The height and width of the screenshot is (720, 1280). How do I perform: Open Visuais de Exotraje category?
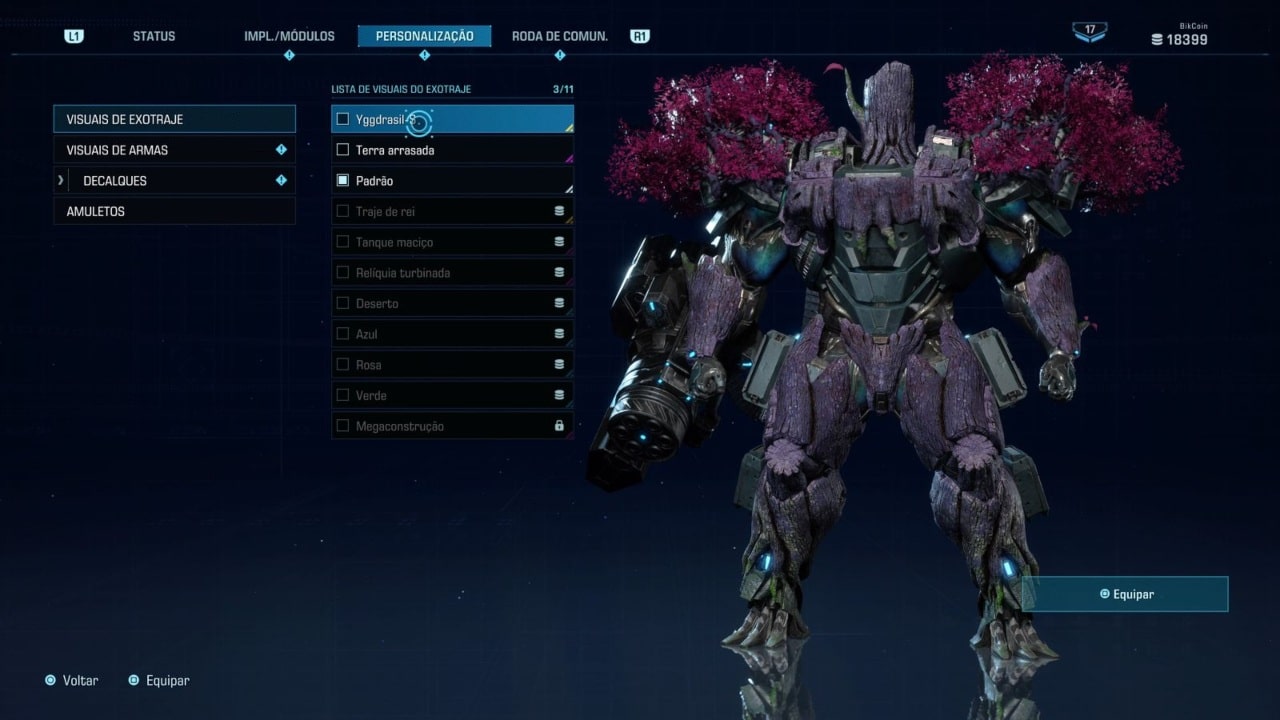tap(174, 119)
